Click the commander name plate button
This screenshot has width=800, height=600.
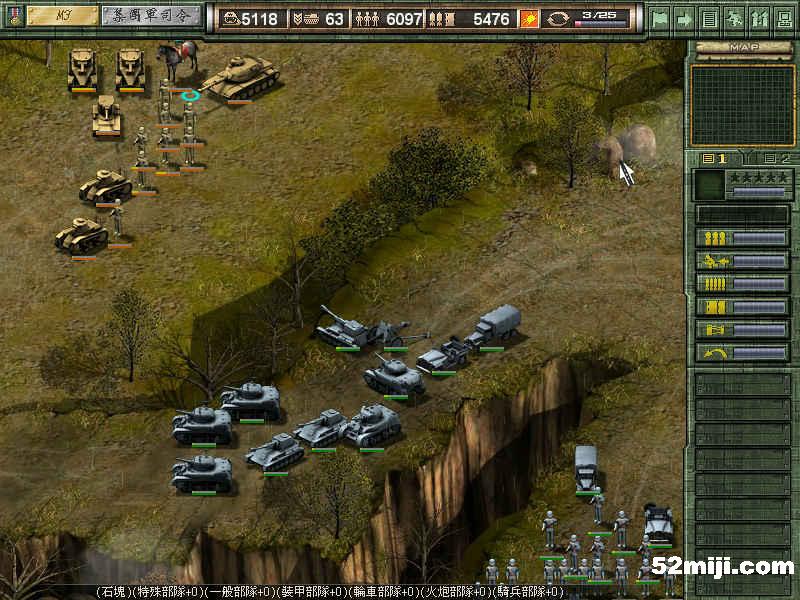(149, 16)
